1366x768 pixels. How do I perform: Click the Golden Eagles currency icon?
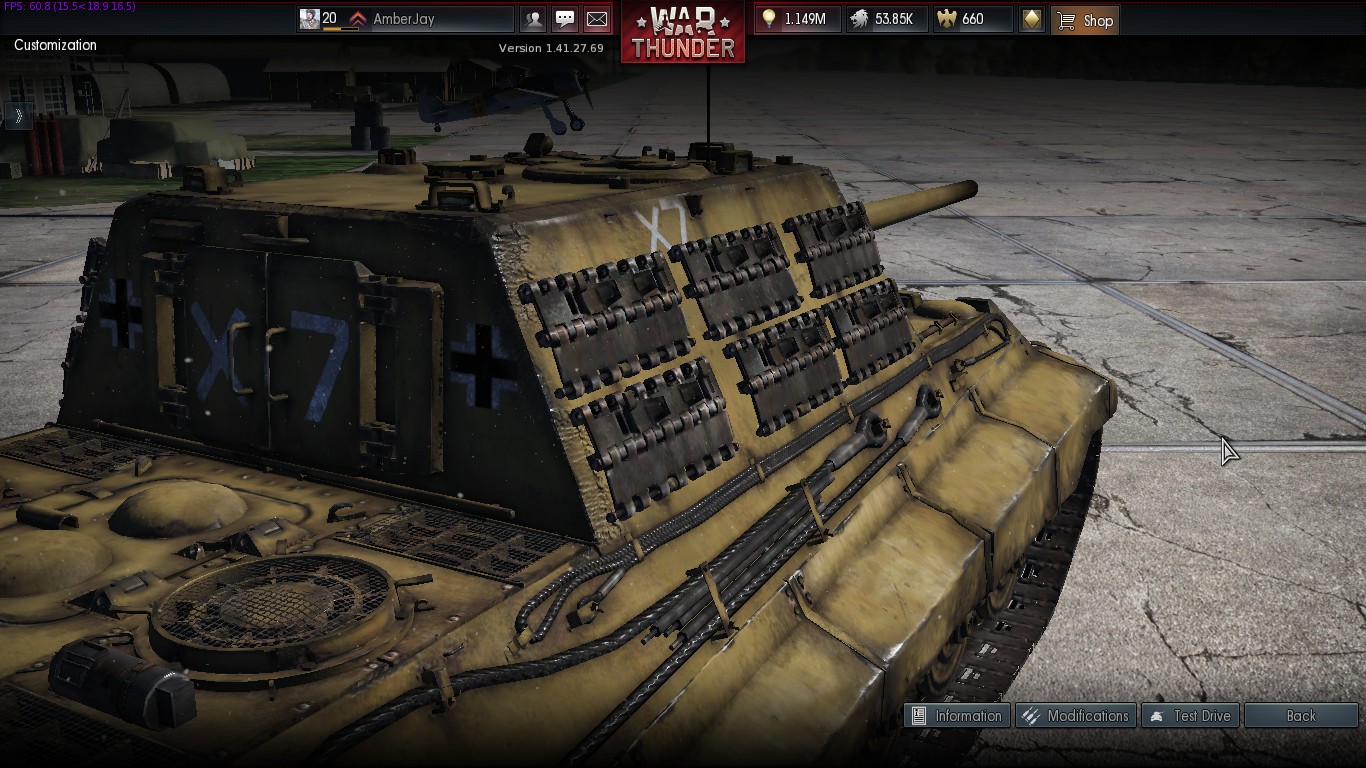pyautogui.click(x=944, y=18)
